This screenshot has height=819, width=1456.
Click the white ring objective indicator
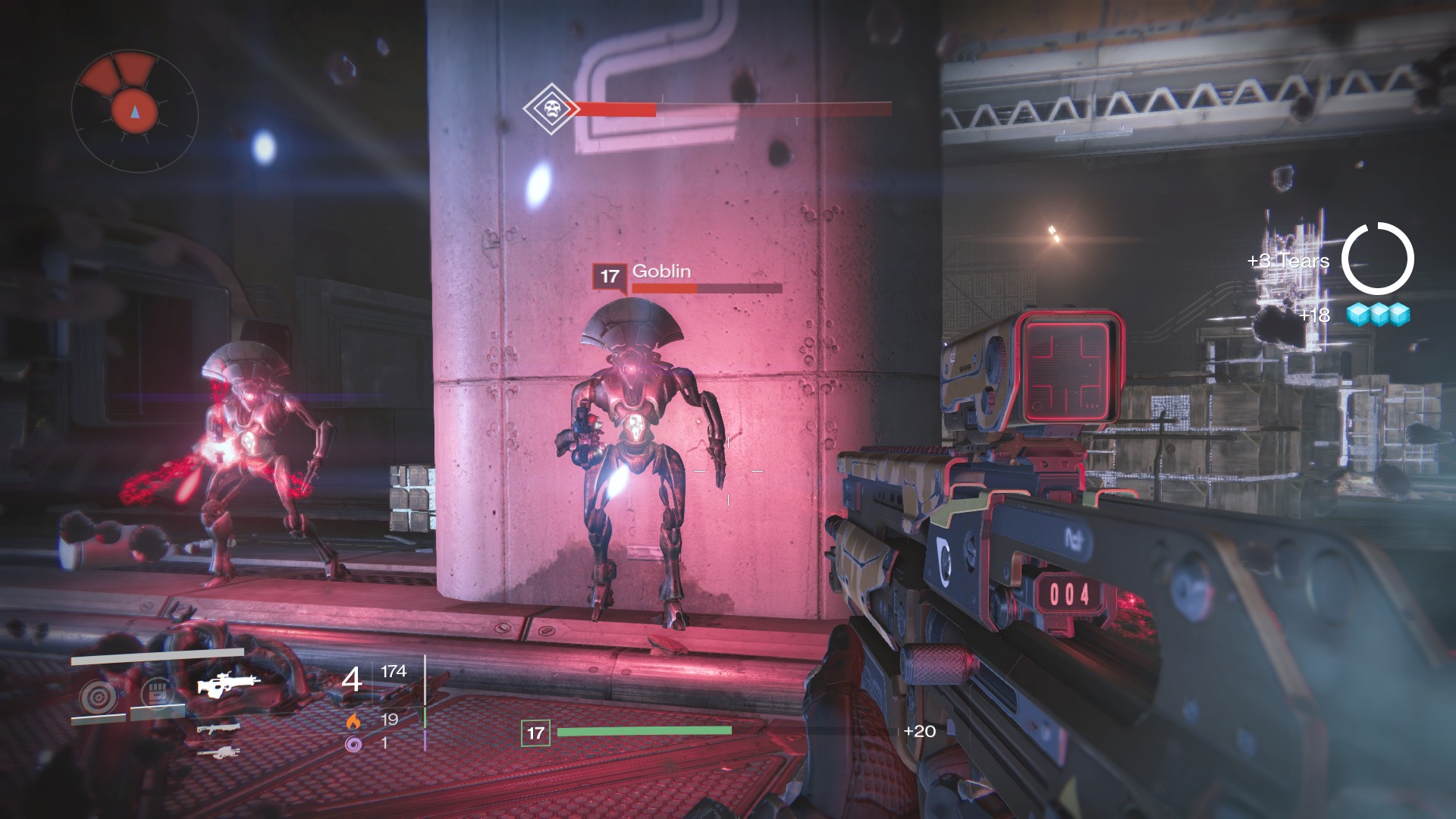coord(1377,259)
